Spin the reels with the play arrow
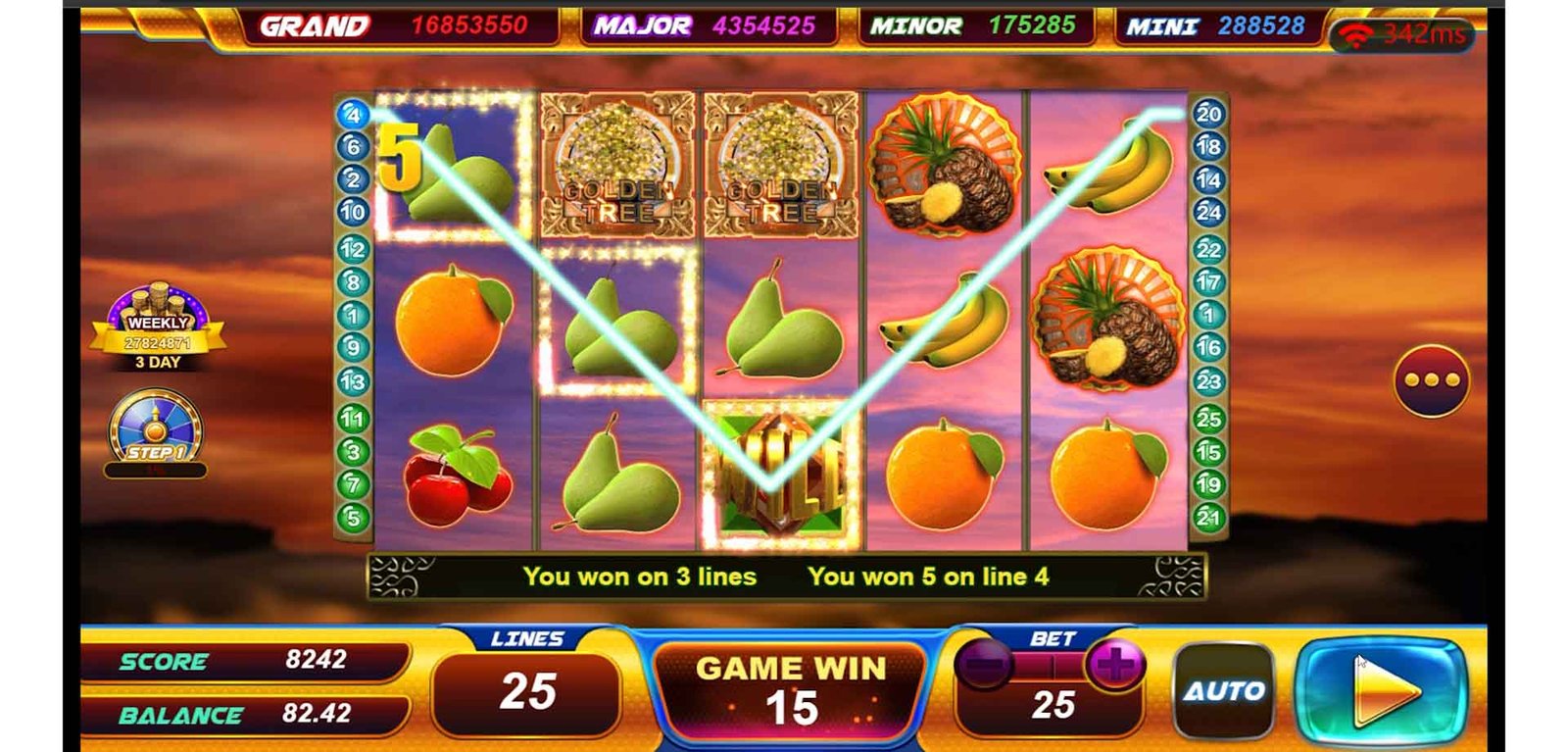Viewport: 1568px width, 752px height. (x=1382, y=689)
